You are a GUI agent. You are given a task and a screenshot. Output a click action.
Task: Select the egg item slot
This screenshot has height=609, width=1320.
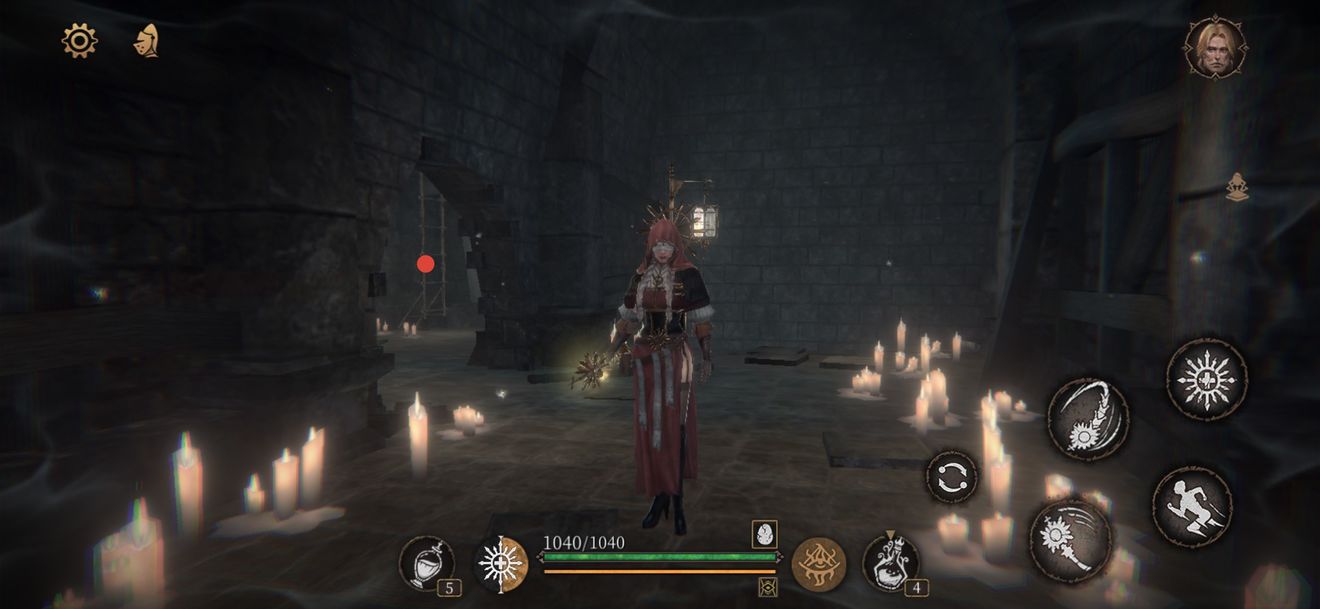[x=766, y=534]
